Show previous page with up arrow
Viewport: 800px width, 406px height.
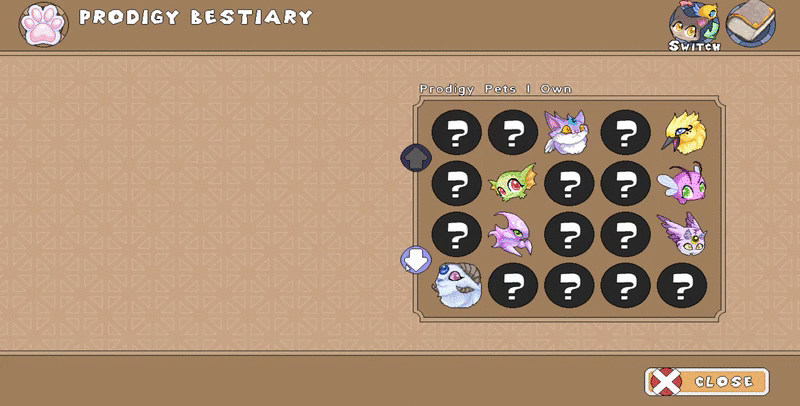(x=415, y=157)
